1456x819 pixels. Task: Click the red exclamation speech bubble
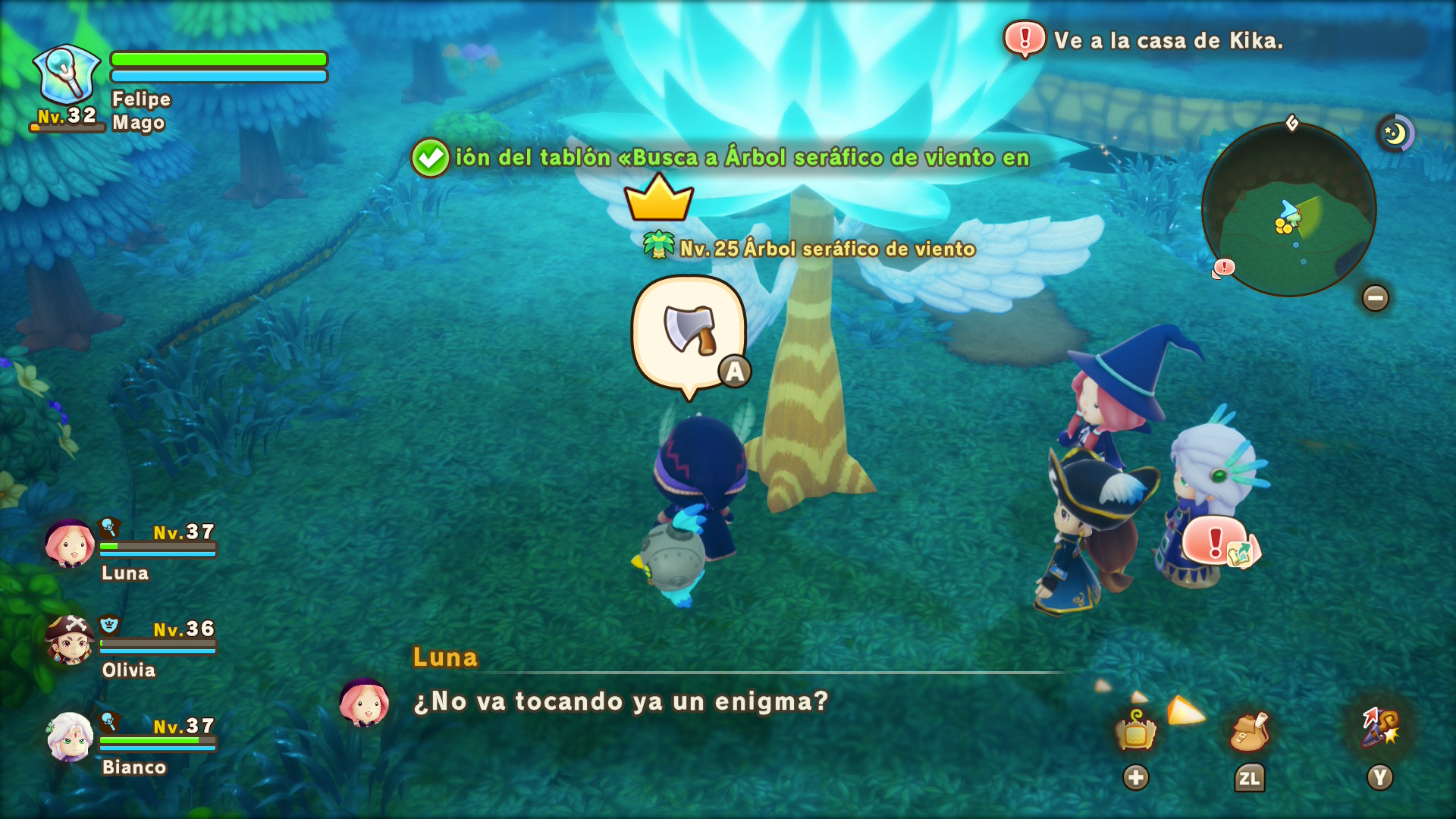tap(1218, 542)
